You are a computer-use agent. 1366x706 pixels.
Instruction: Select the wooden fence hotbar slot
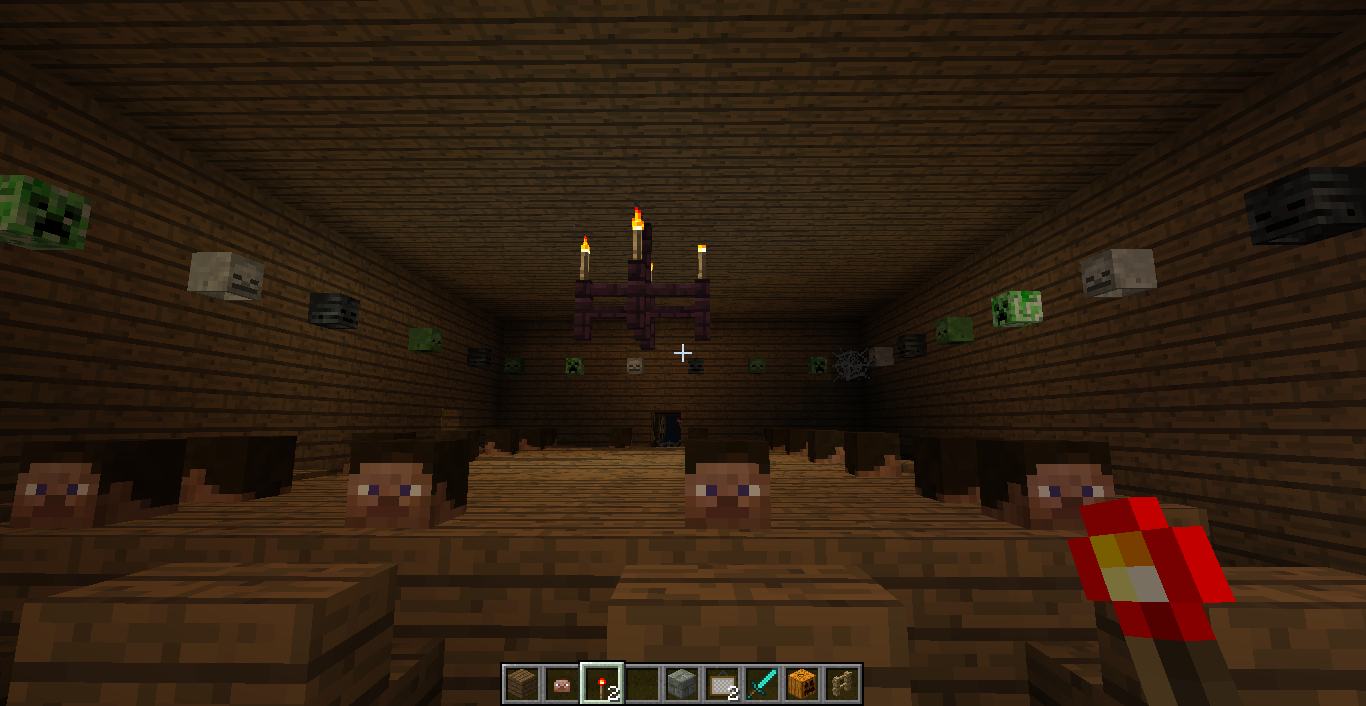tap(841, 684)
